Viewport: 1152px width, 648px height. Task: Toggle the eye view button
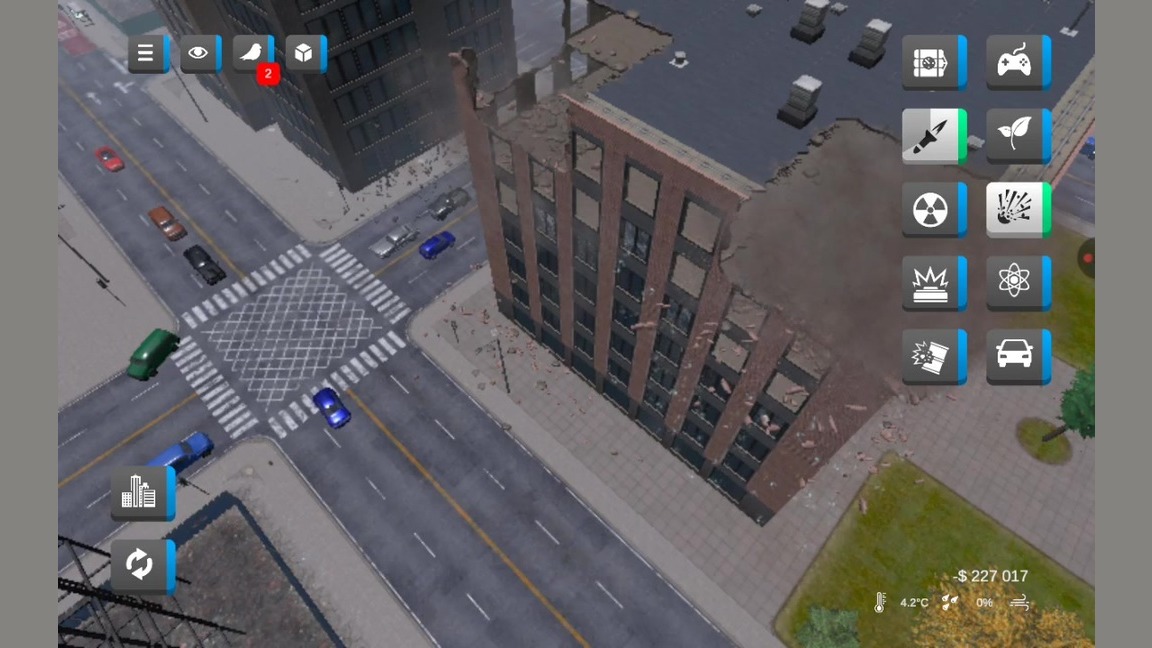[198, 54]
